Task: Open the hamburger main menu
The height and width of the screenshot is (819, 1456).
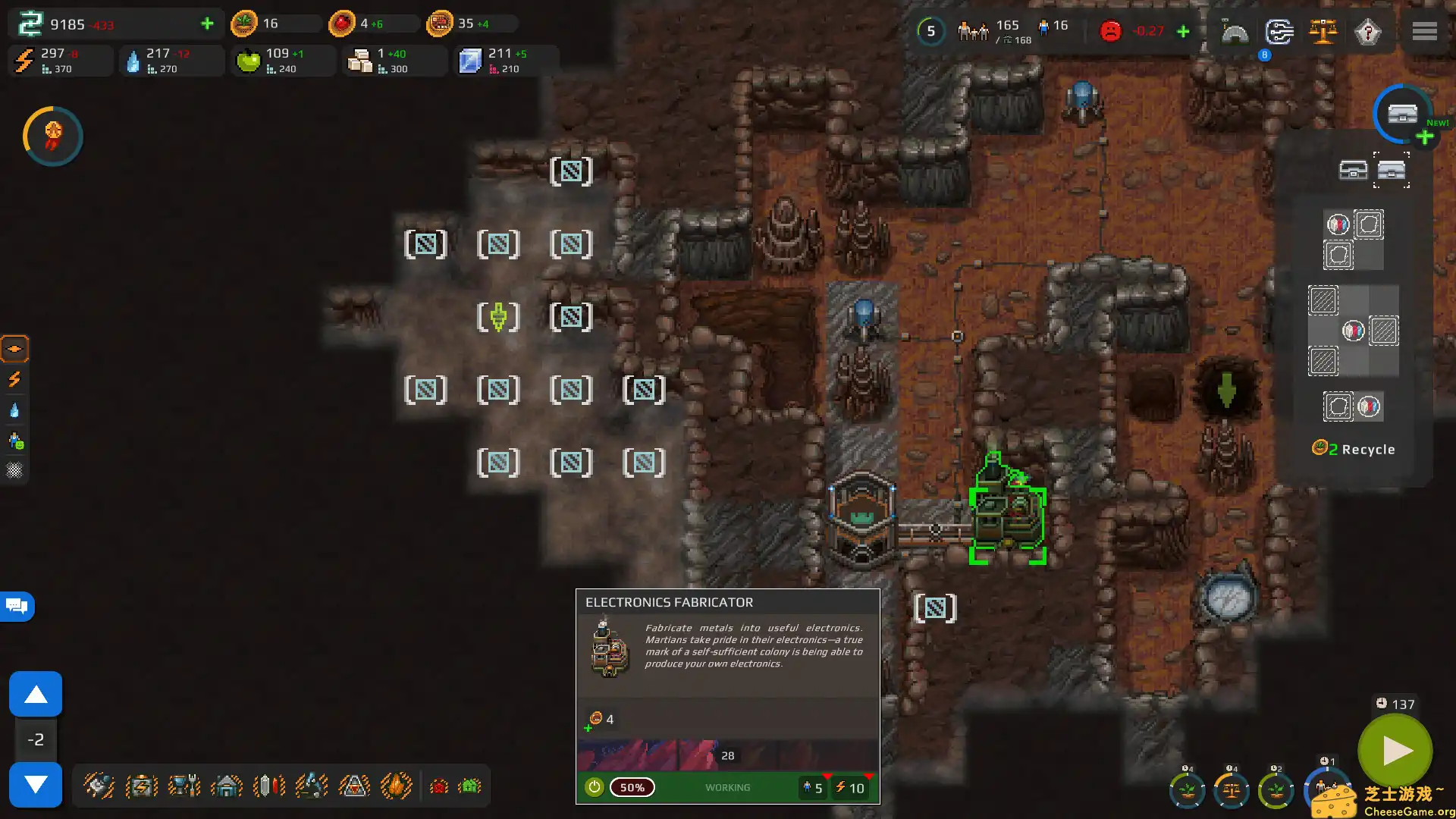Action: [1424, 31]
